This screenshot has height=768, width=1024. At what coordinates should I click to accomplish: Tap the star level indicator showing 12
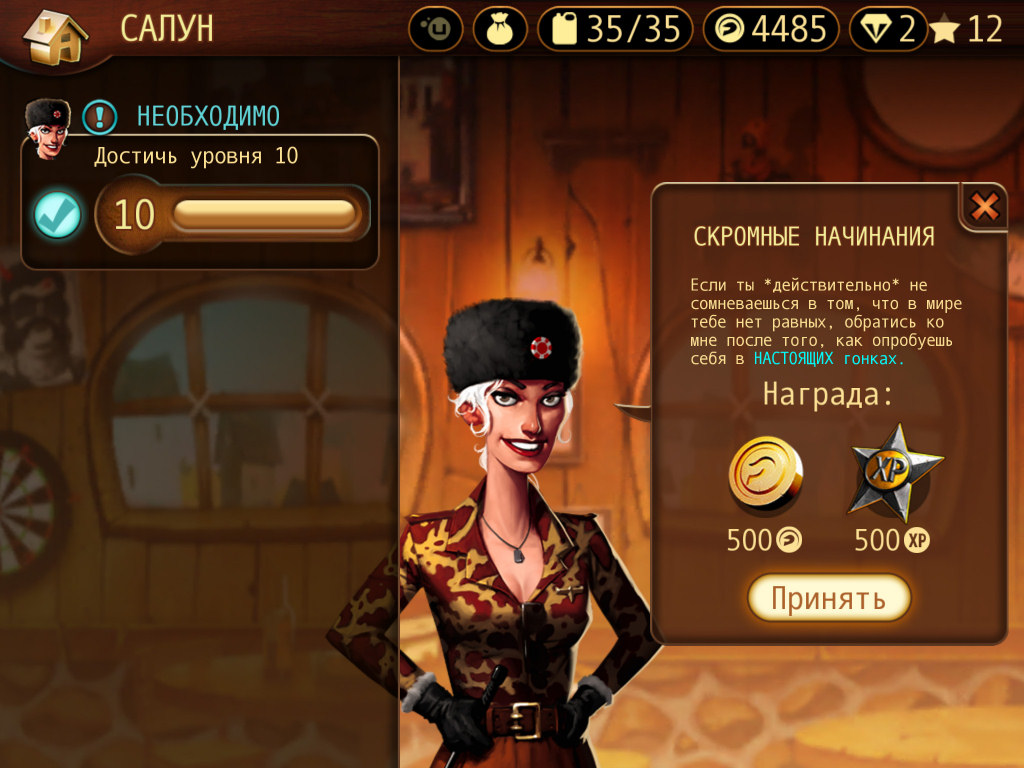coord(966,29)
